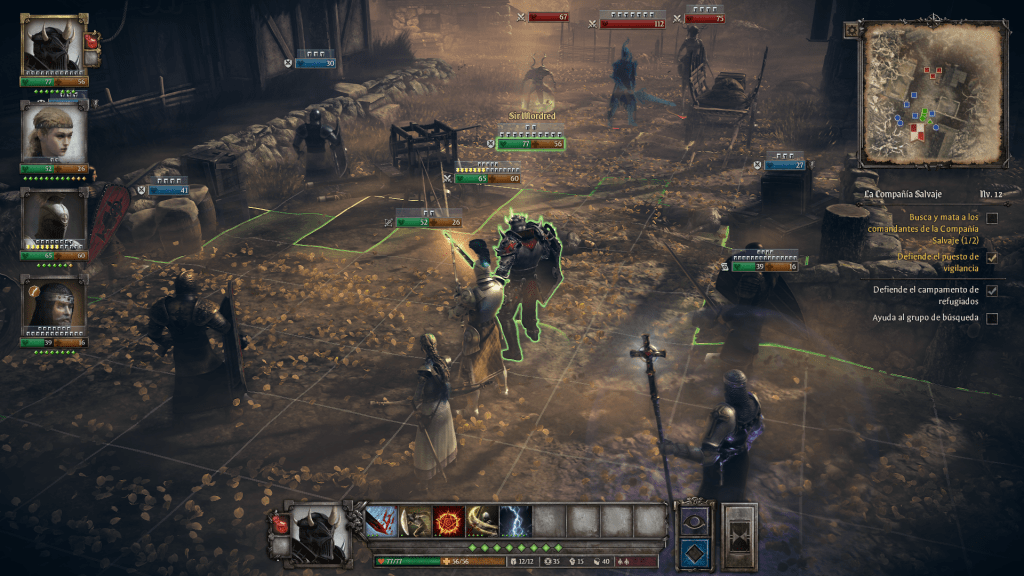1024x576 pixels.
Task: Select the horned knight portrait in party list
Action: [x=53, y=44]
